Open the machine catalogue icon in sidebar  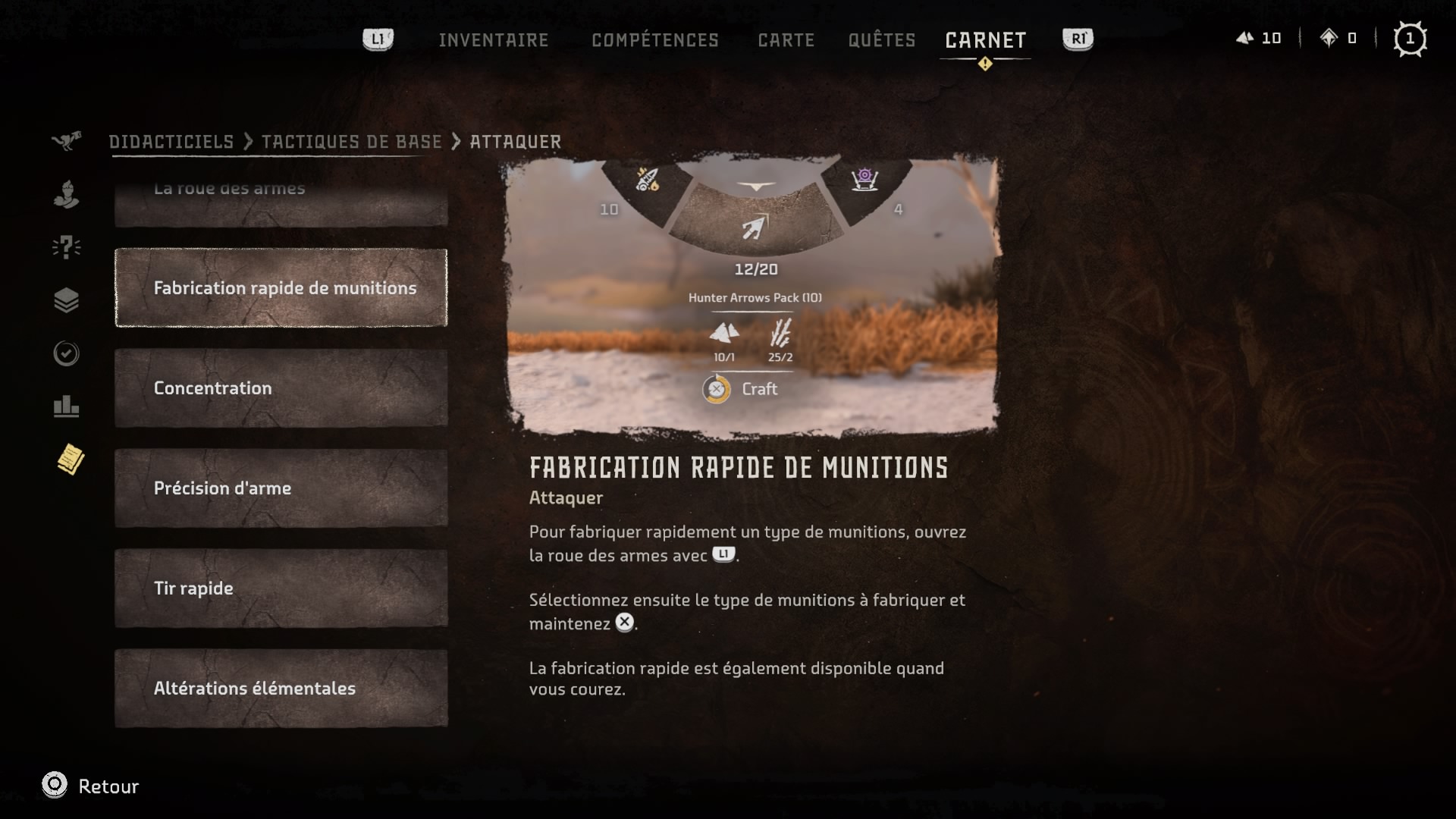[67, 141]
